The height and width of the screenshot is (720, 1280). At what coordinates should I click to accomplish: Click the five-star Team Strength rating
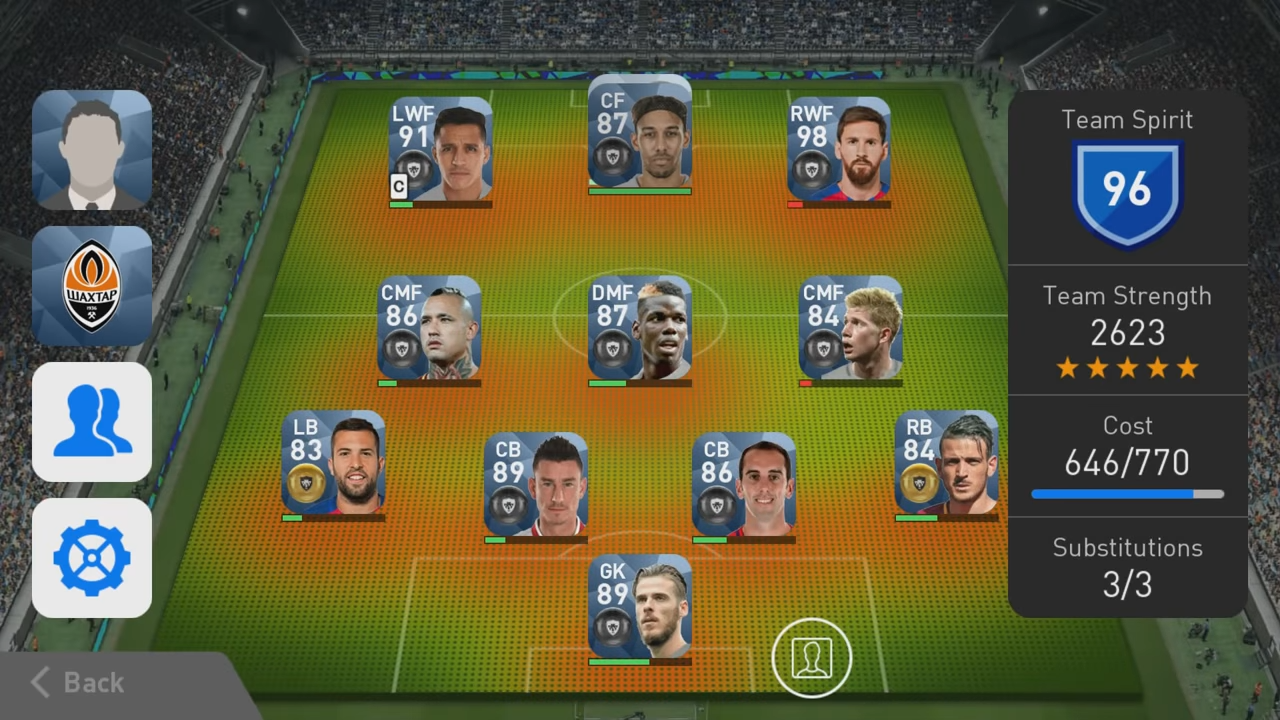1127,368
